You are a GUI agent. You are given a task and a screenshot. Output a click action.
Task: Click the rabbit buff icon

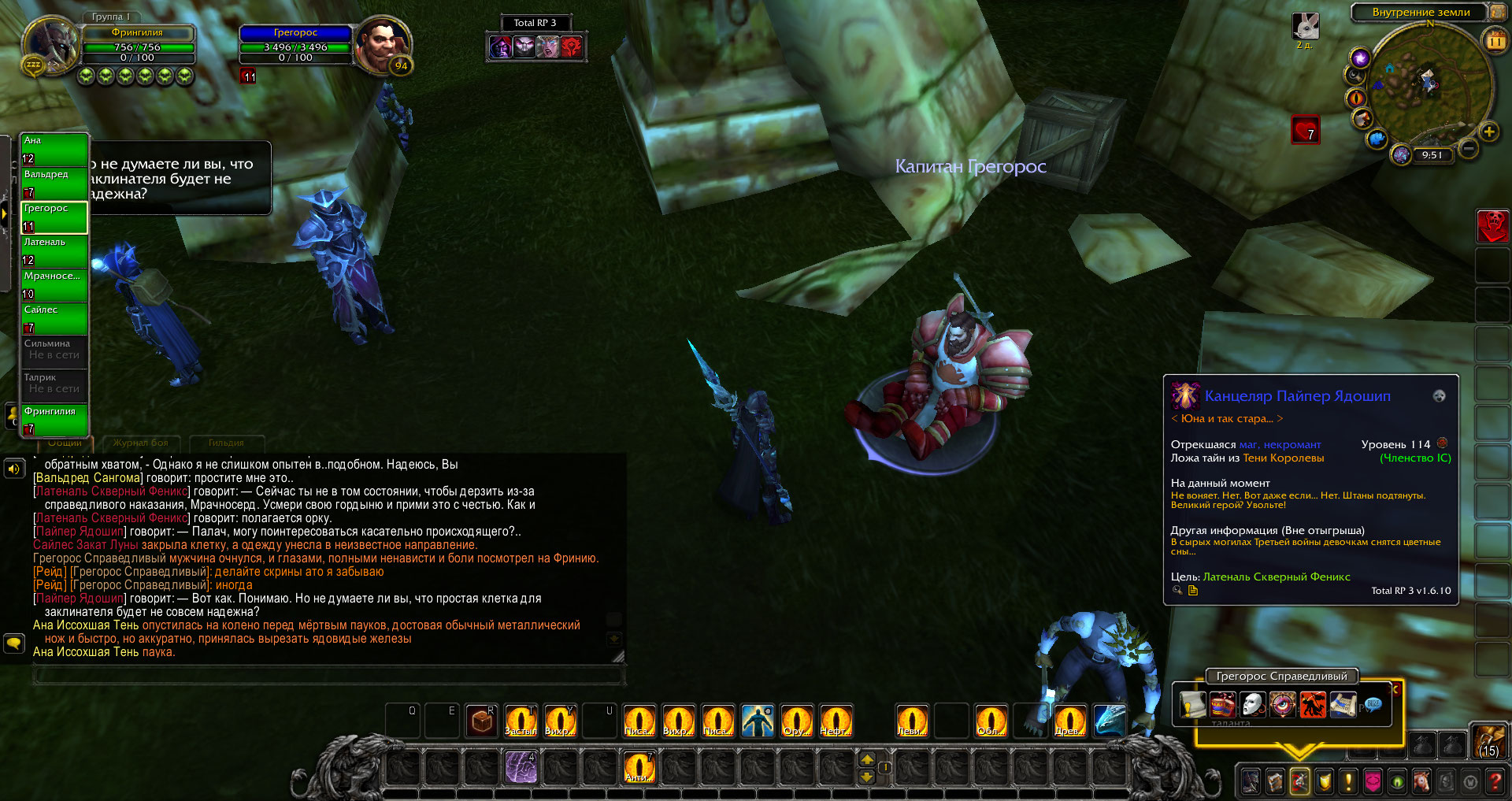(1306, 27)
